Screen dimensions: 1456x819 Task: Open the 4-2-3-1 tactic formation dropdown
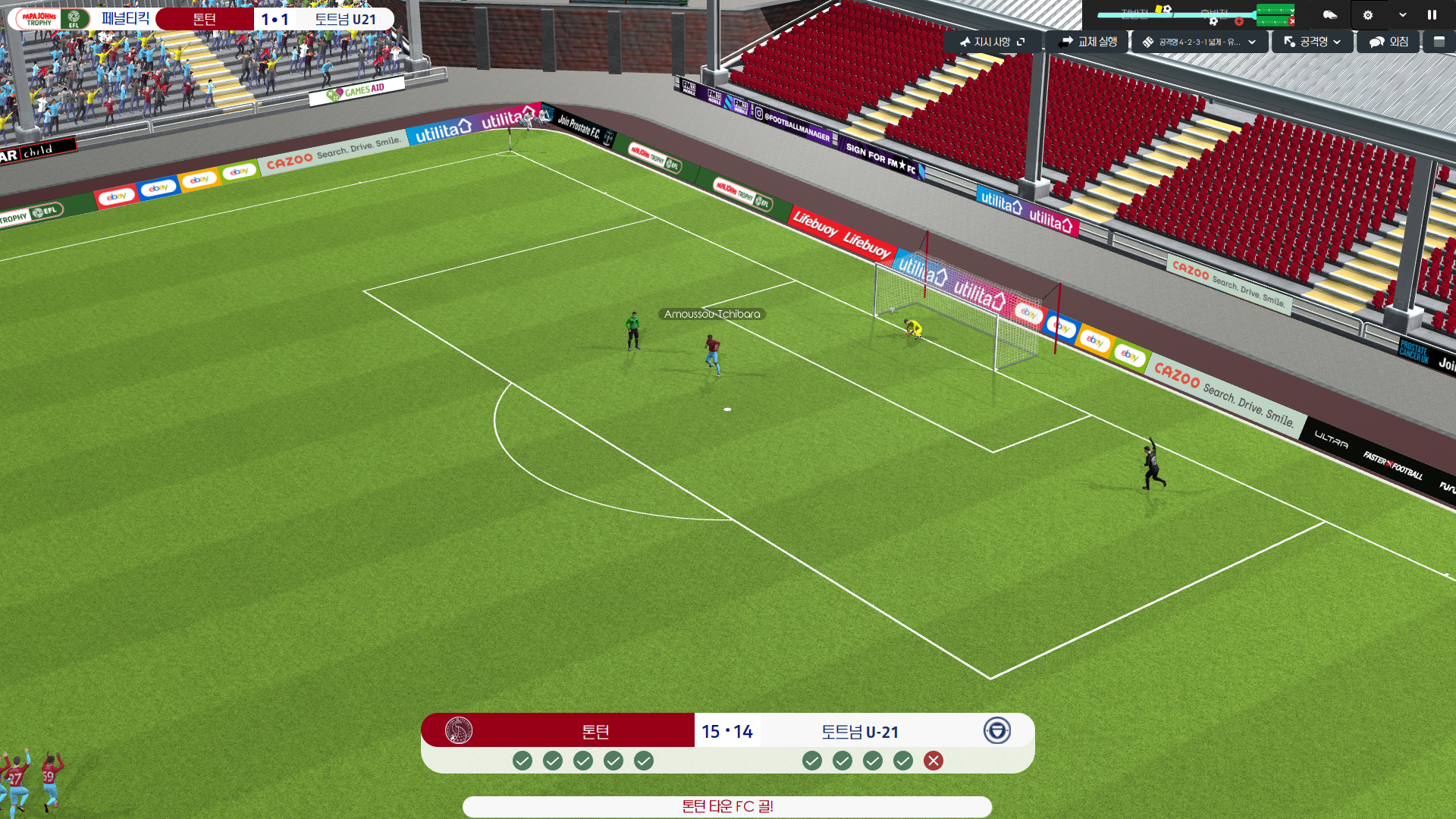click(1200, 42)
